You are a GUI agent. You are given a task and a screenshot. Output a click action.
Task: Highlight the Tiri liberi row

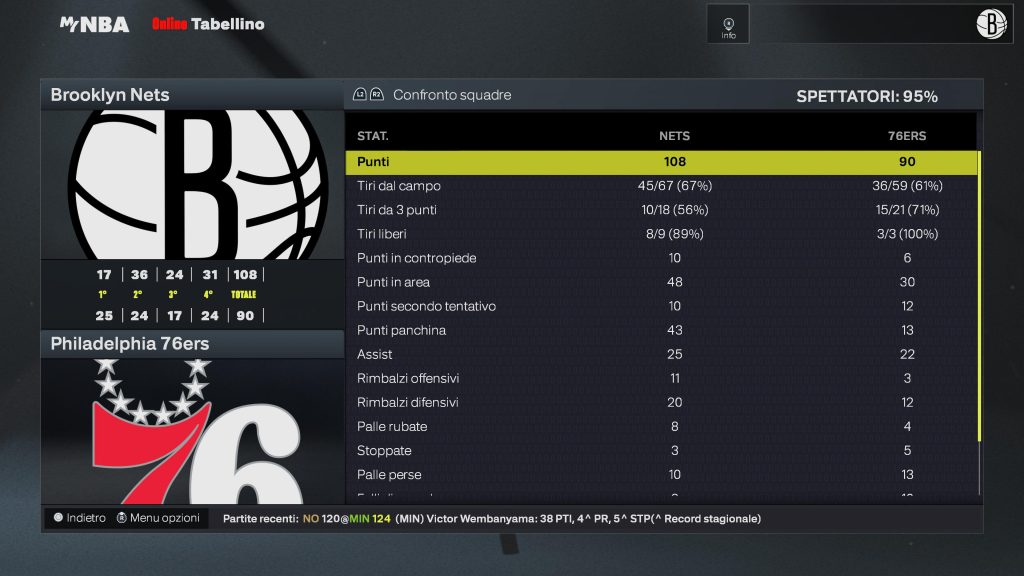coord(660,234)
